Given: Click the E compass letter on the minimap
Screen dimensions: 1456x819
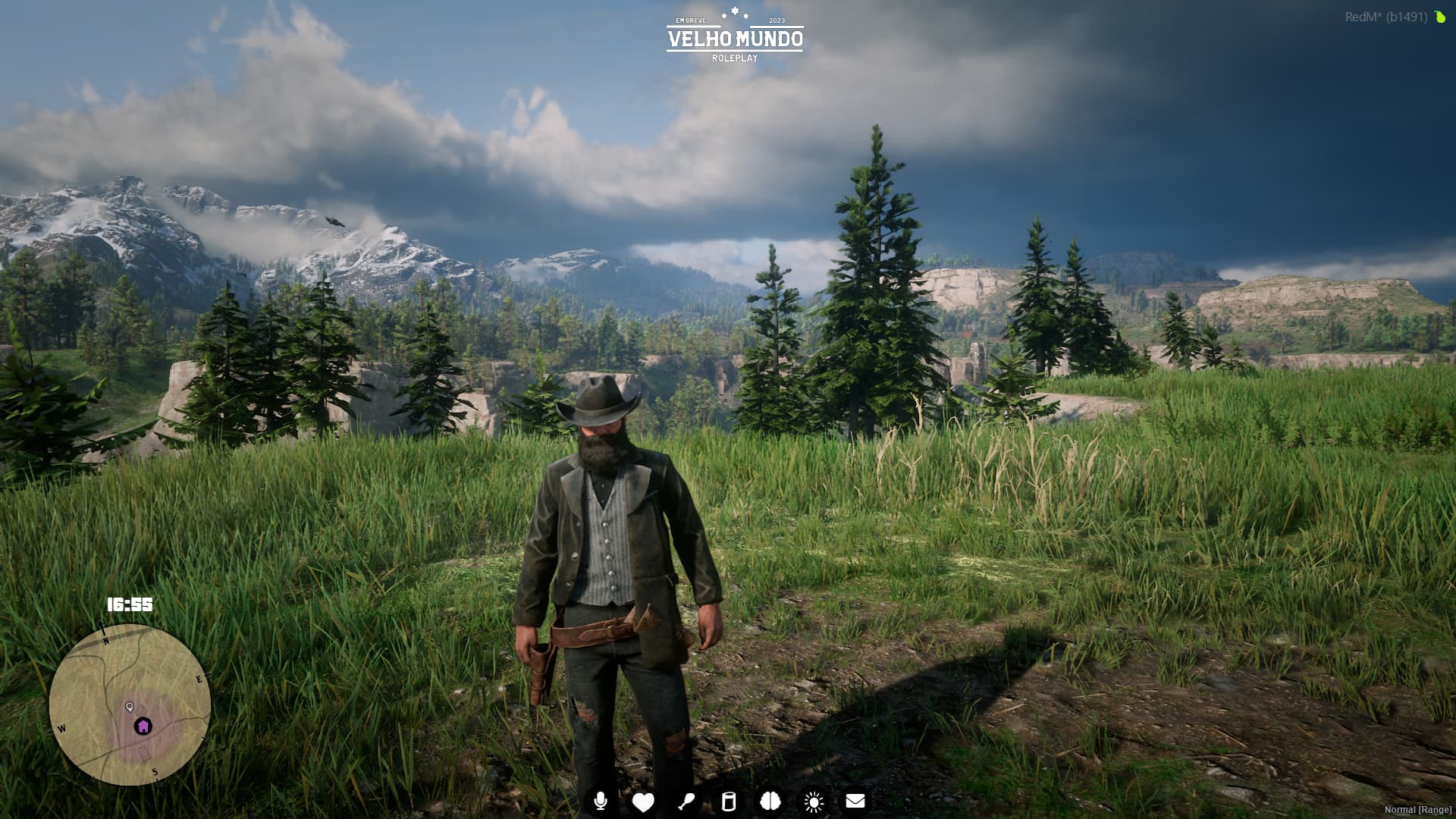Looking at the screenshot, I should coord(199,679).
